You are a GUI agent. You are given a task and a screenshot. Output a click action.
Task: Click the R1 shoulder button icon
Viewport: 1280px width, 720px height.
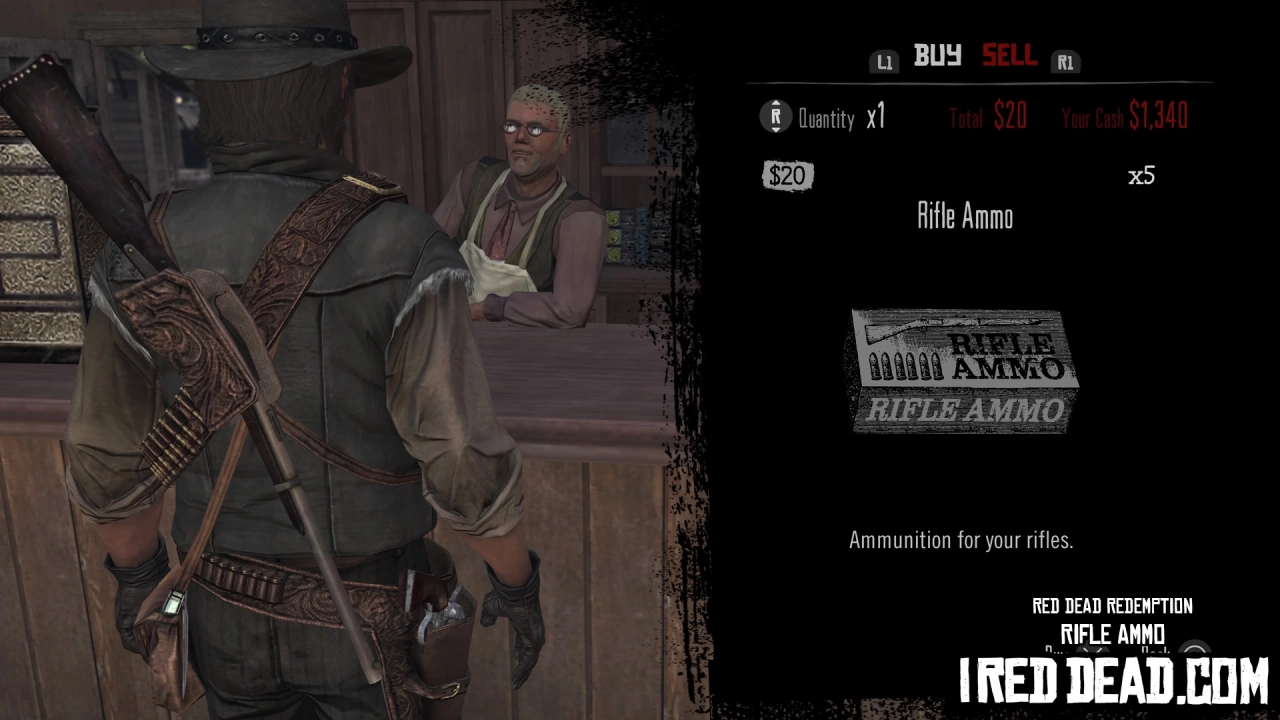1066,61
